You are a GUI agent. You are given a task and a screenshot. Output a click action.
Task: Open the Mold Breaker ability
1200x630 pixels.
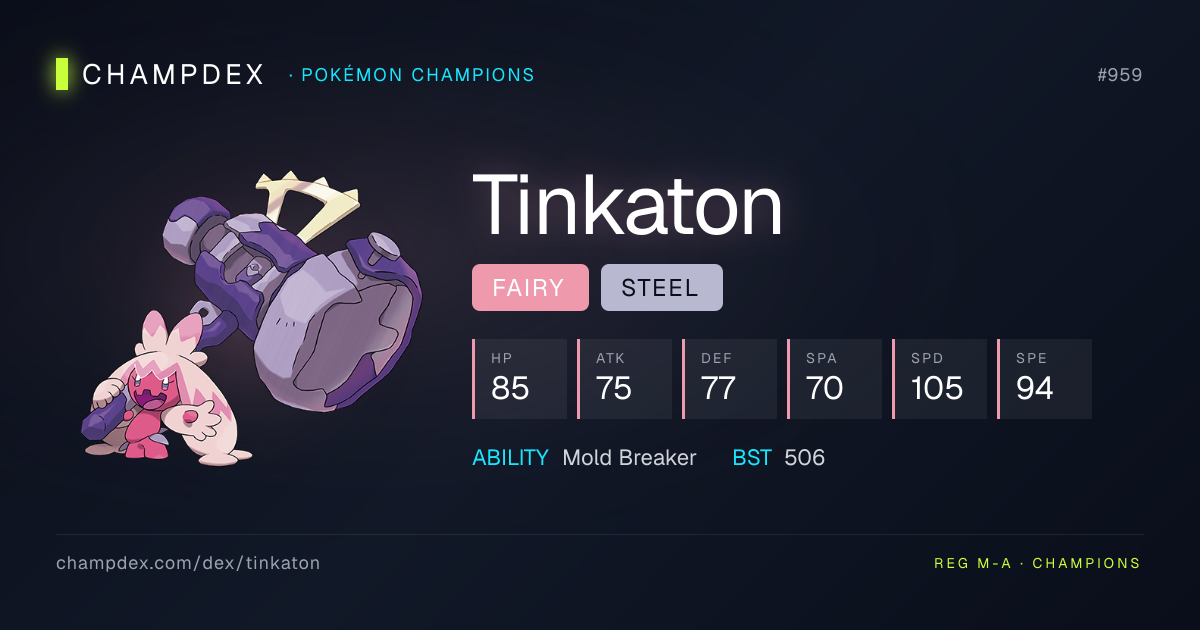coord(629,458)
